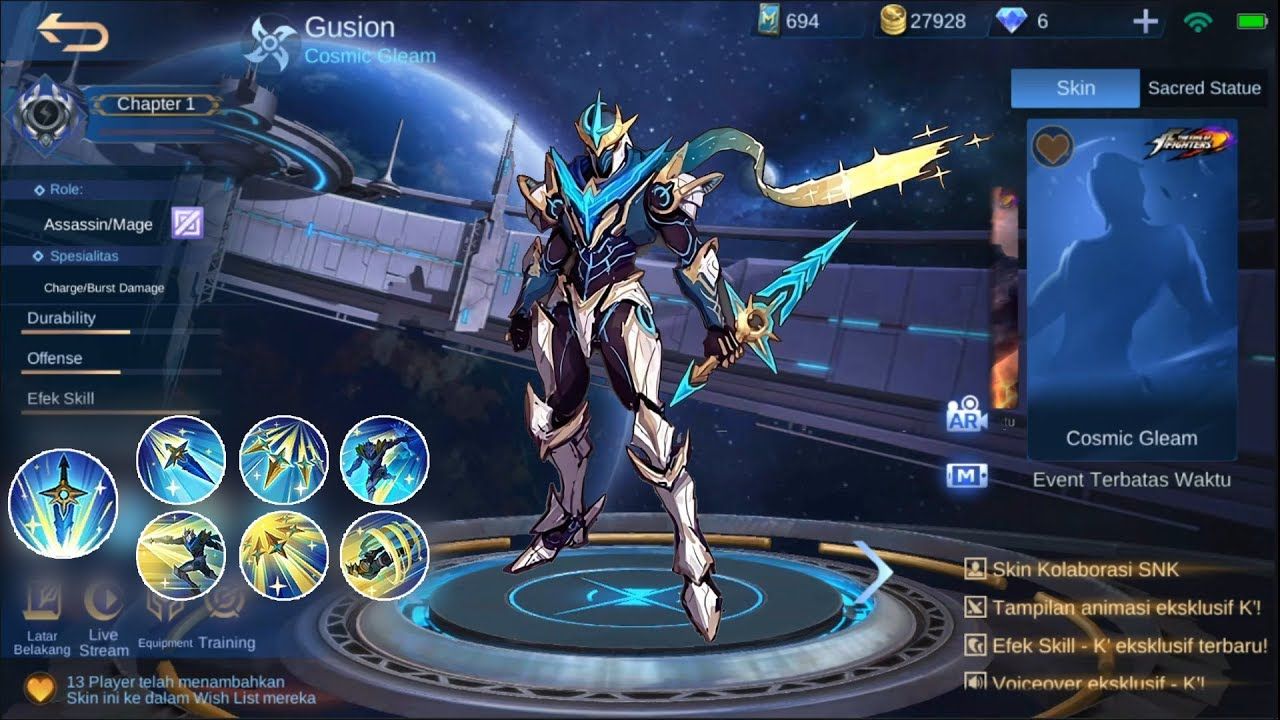Screen dimensions: 1280x720
Task: Switch to the Skin tab
Action: pyautogui.click(x=1075, y=88)
